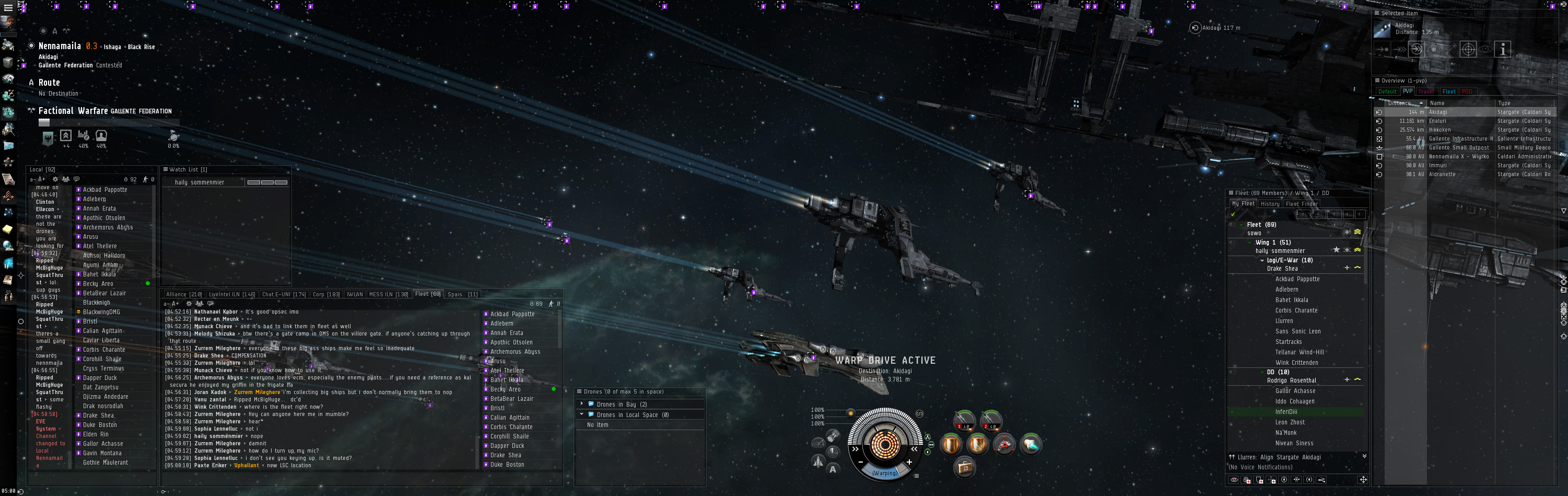Click the jump button for Akidagi gate

point(1417,50)
